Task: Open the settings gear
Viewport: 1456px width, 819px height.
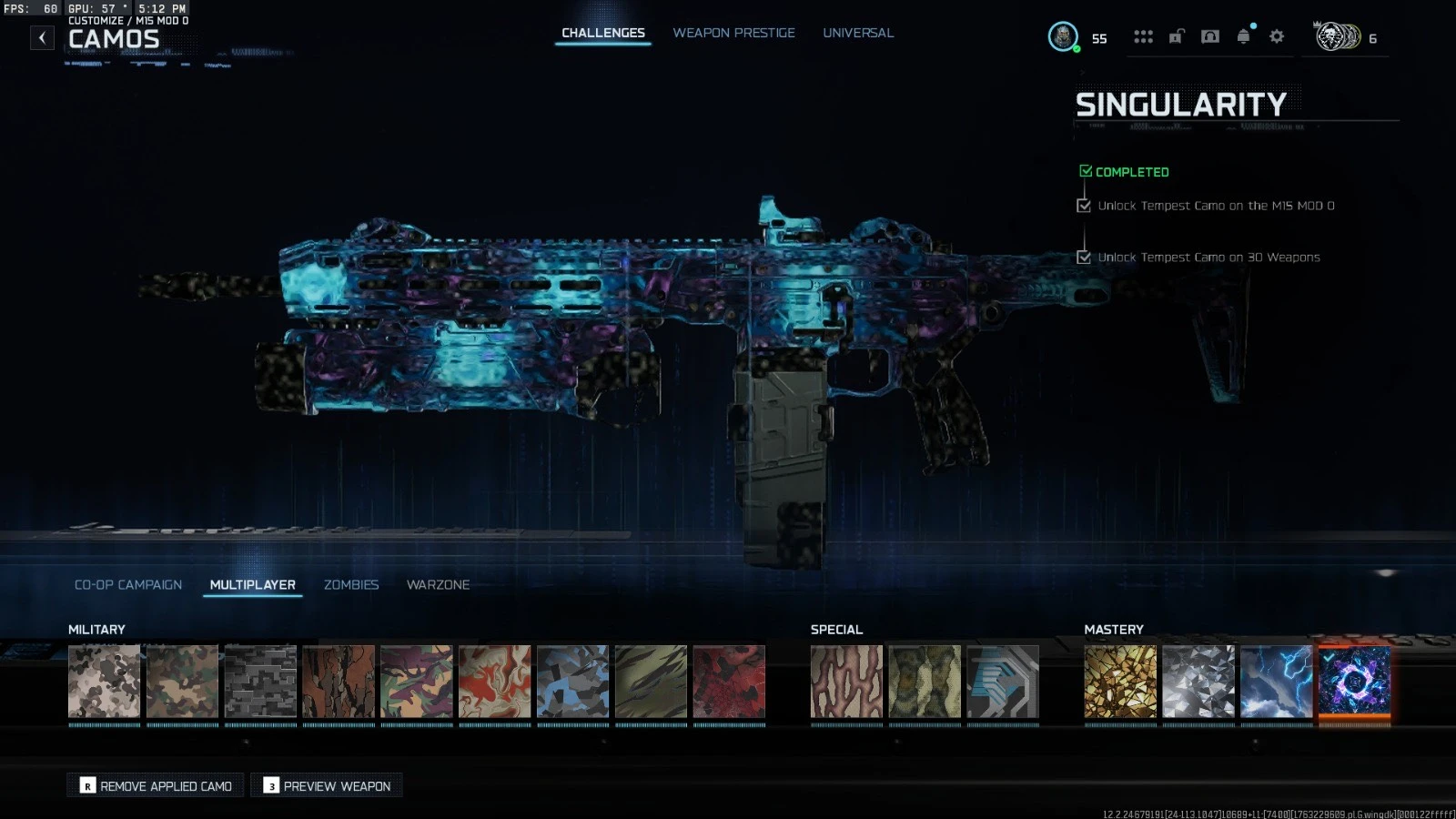Action: [x=1276, y=36]
